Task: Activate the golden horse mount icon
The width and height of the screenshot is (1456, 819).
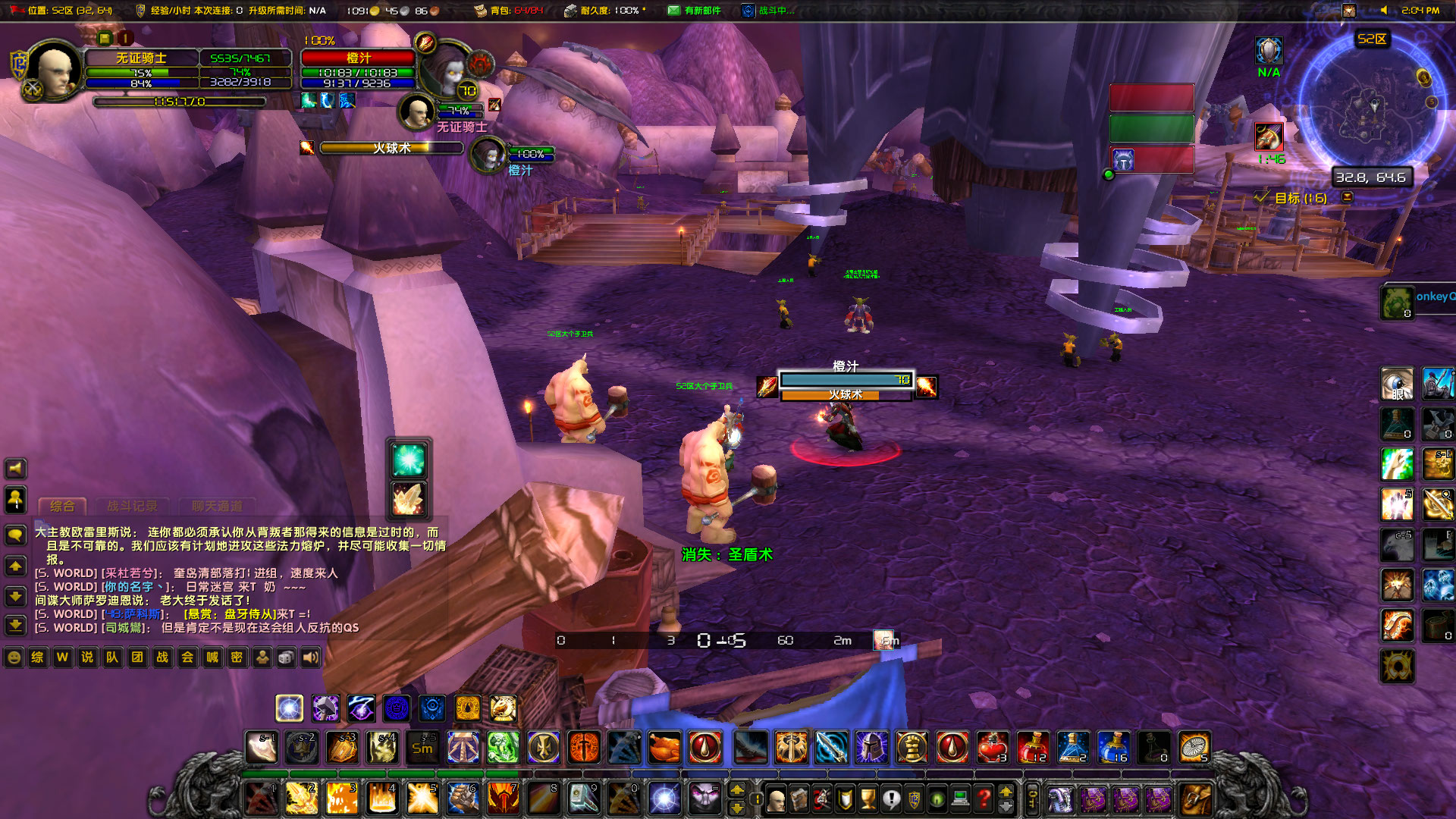Action: click(x=502, y=708)
